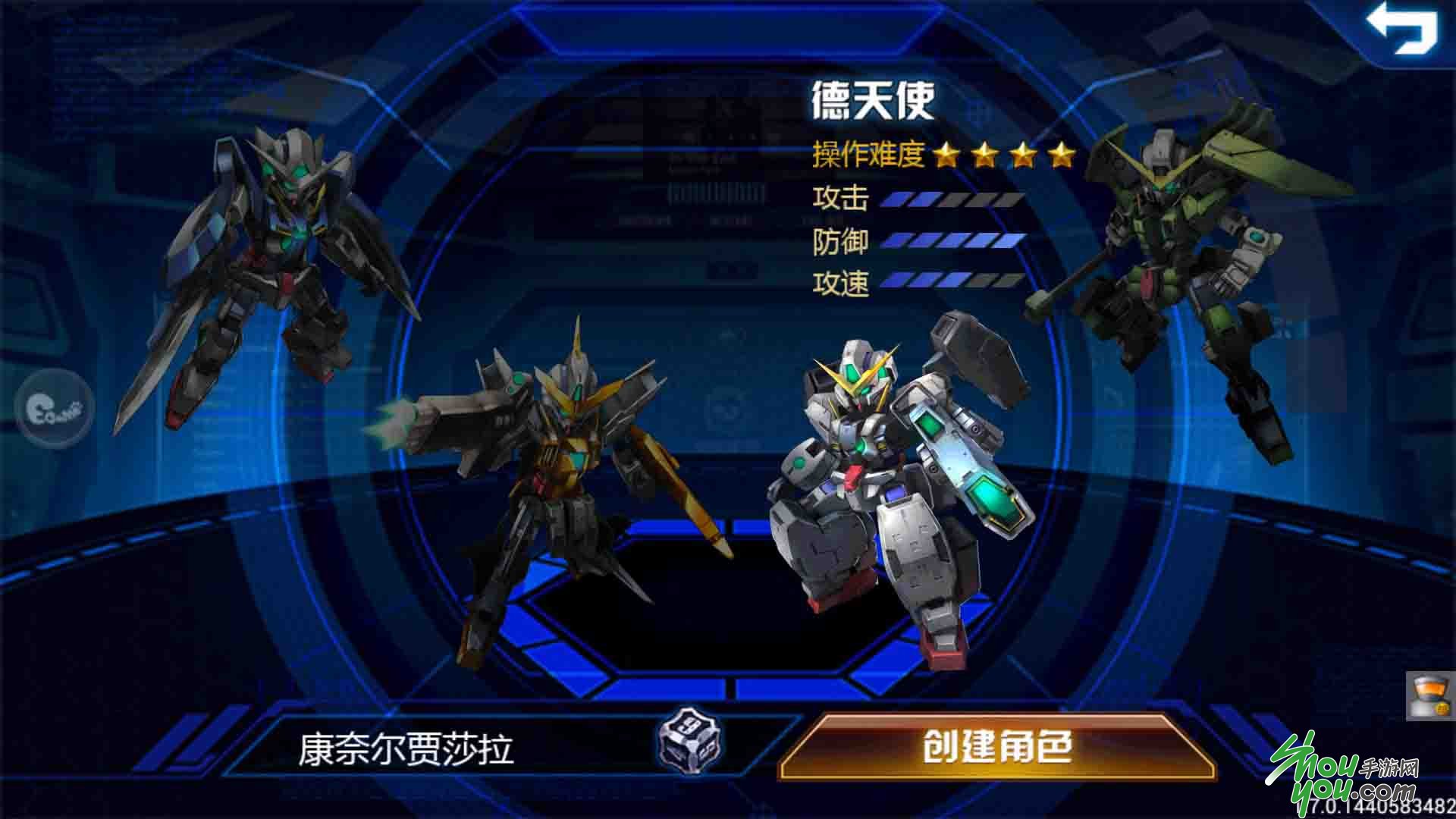Tap the 攻速 attack speed stat bar
The height and width of the screenshot is (819, 1456).
952,282
